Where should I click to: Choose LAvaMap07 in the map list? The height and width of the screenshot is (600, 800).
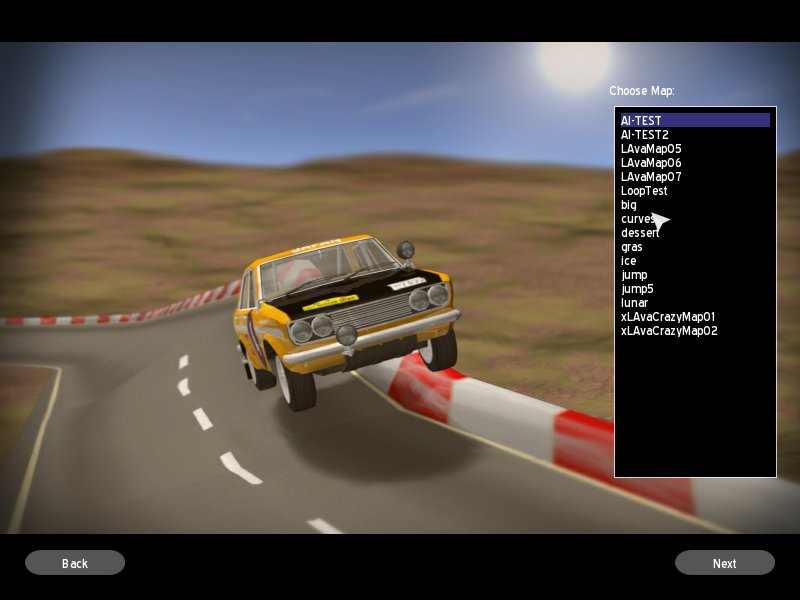click(x=651, y=177)
